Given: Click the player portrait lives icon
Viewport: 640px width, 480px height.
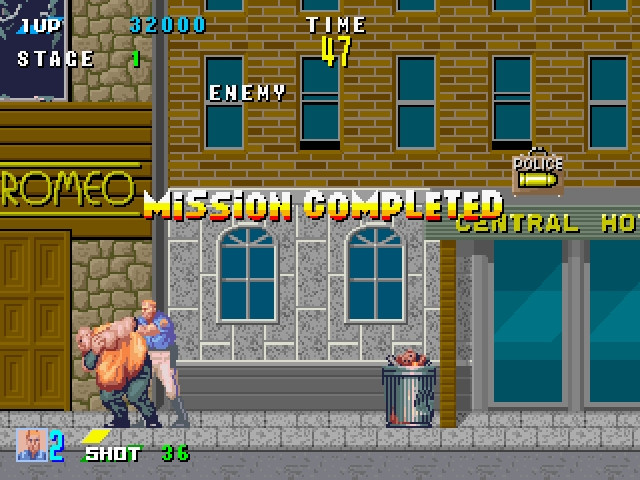Looking at the screenshot, I should [31, 445].
